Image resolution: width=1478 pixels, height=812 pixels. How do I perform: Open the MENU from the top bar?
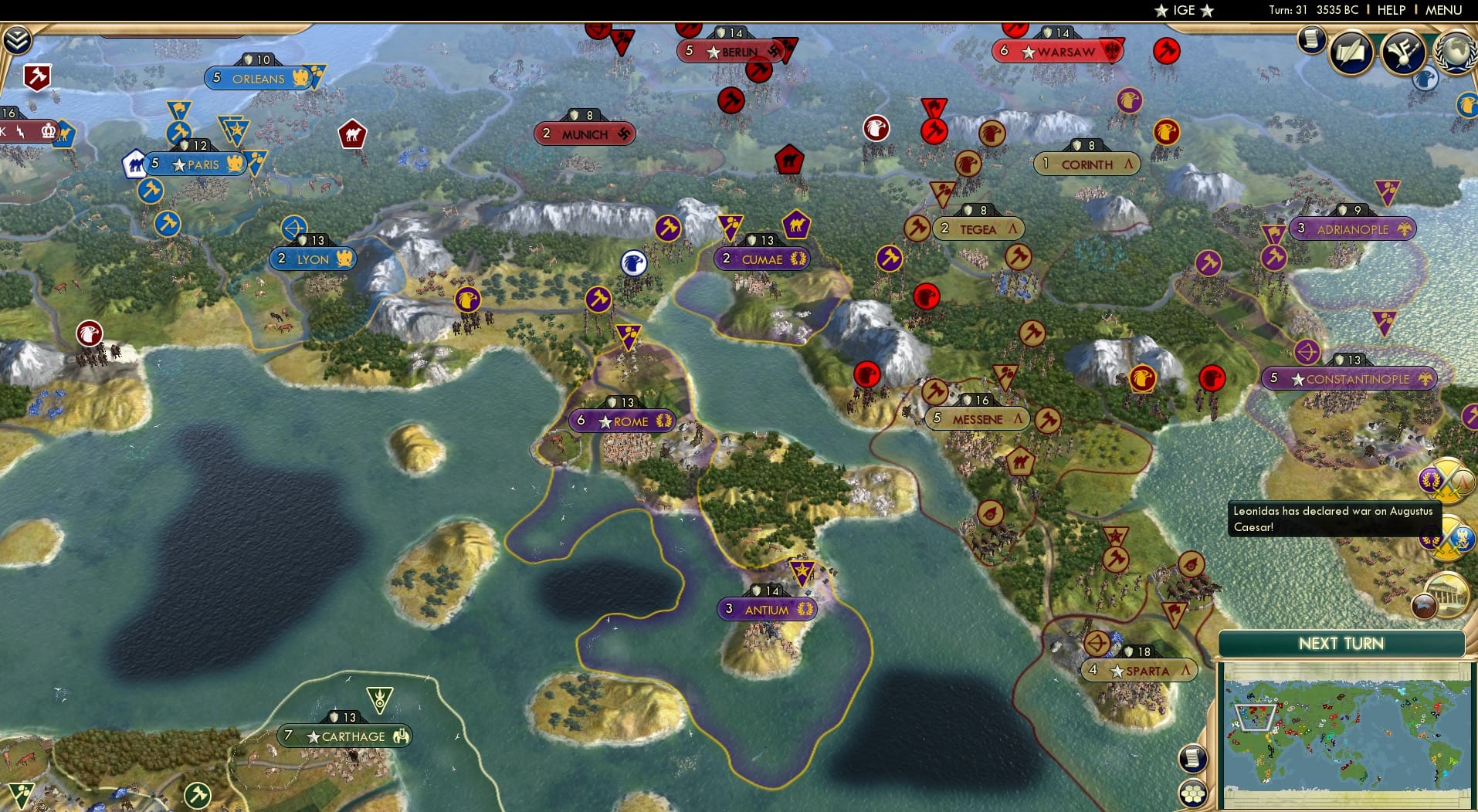pos(1442,10)
